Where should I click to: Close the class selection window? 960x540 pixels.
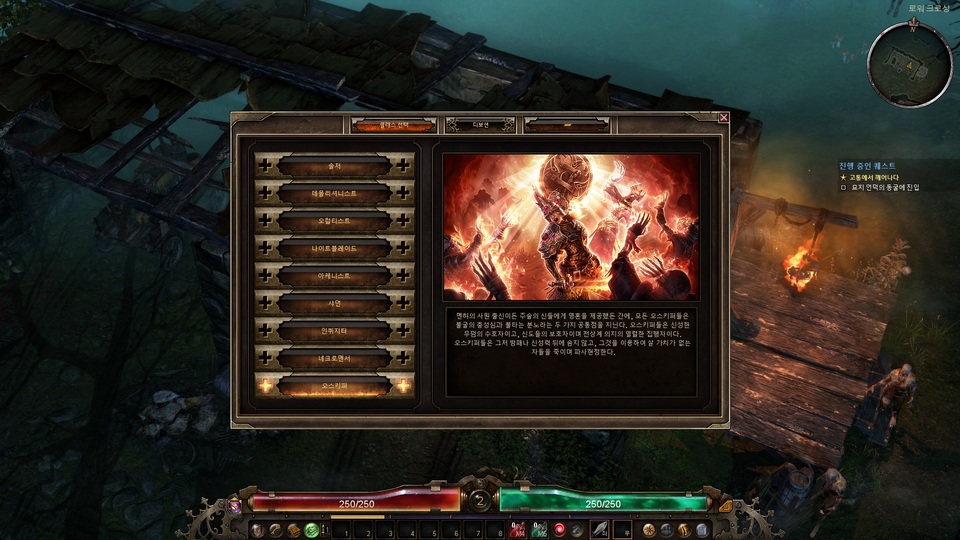pos(723,117)
